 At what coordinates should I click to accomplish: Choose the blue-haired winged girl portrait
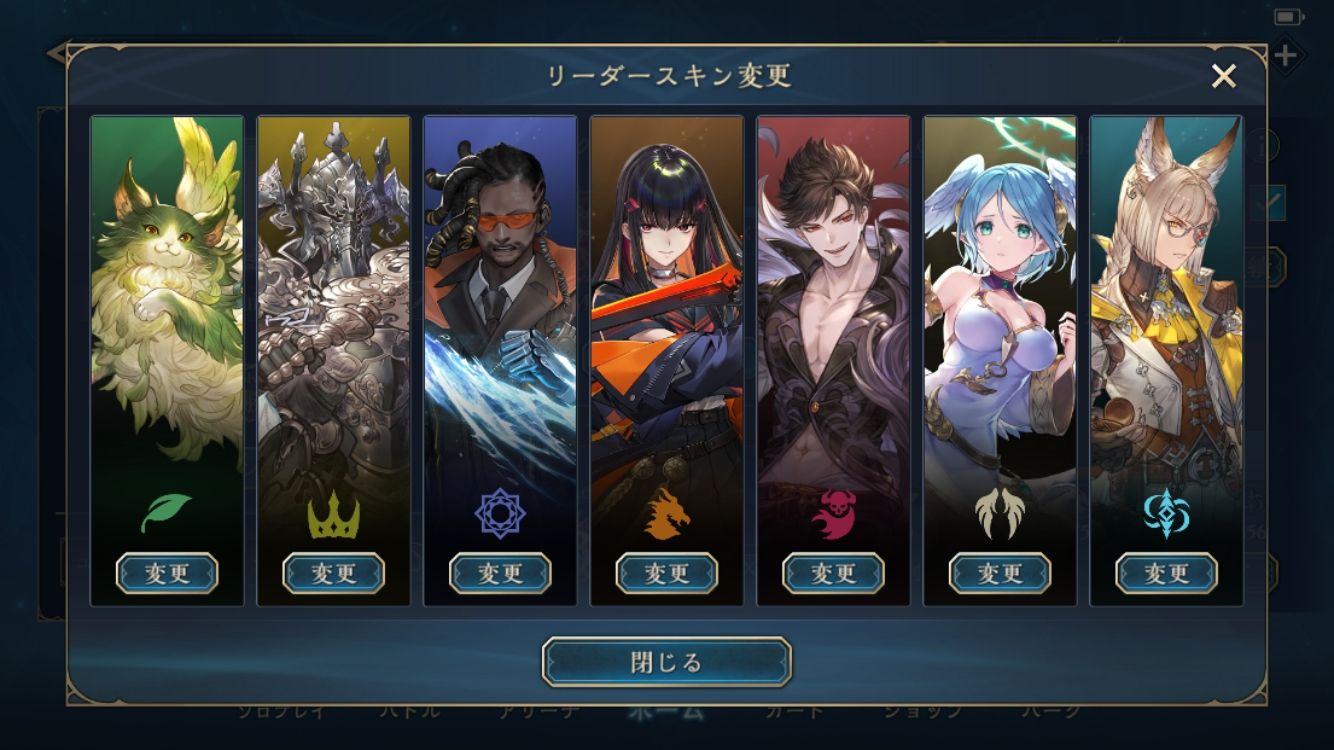[x=999, y=300]
